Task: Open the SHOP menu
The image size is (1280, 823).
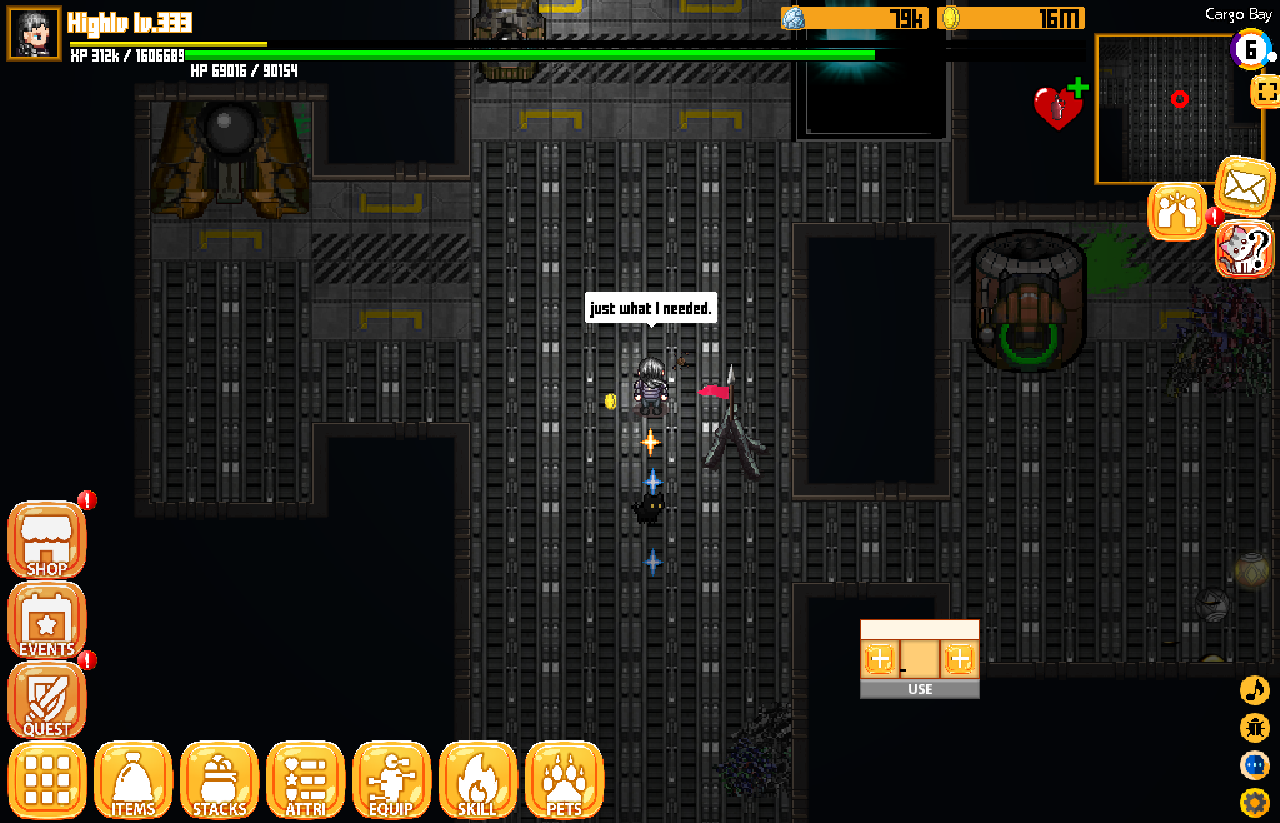Action: [47, 541]
